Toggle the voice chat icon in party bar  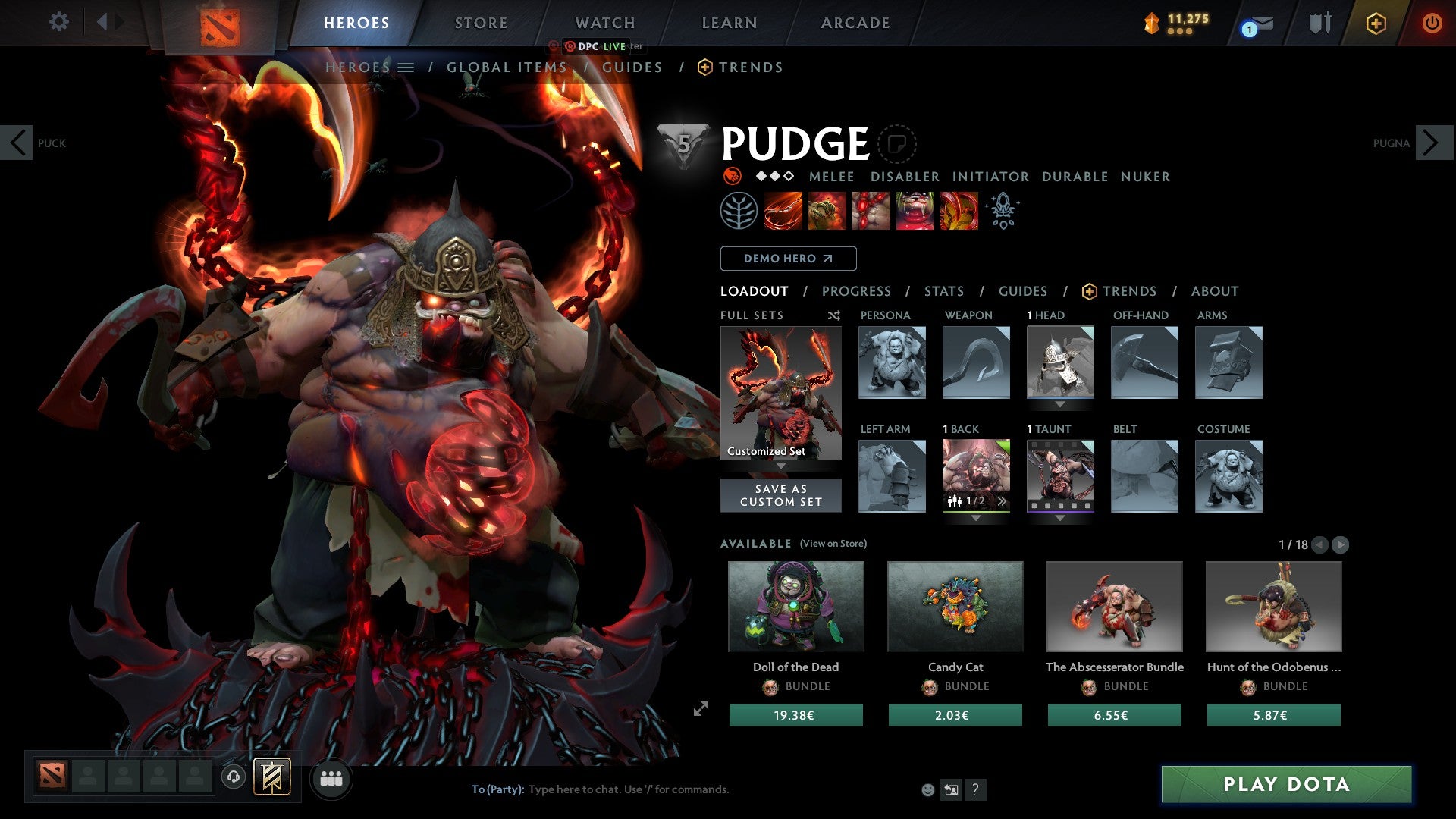click(233, 777)
